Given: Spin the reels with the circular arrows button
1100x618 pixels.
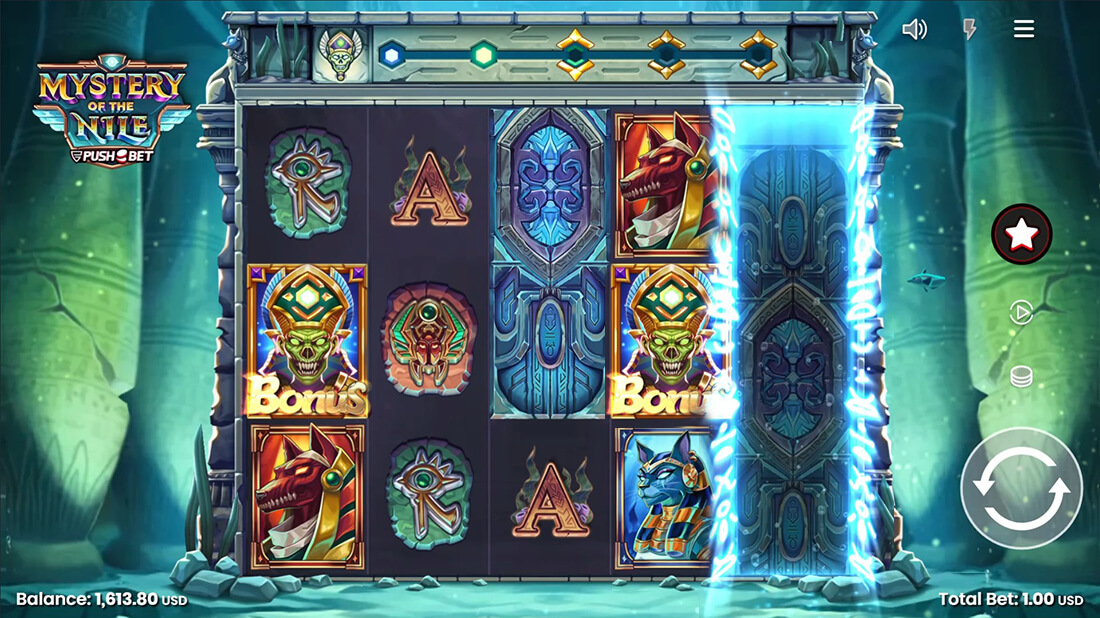Looking at the screenshot, I should (x=1021, y=488).
